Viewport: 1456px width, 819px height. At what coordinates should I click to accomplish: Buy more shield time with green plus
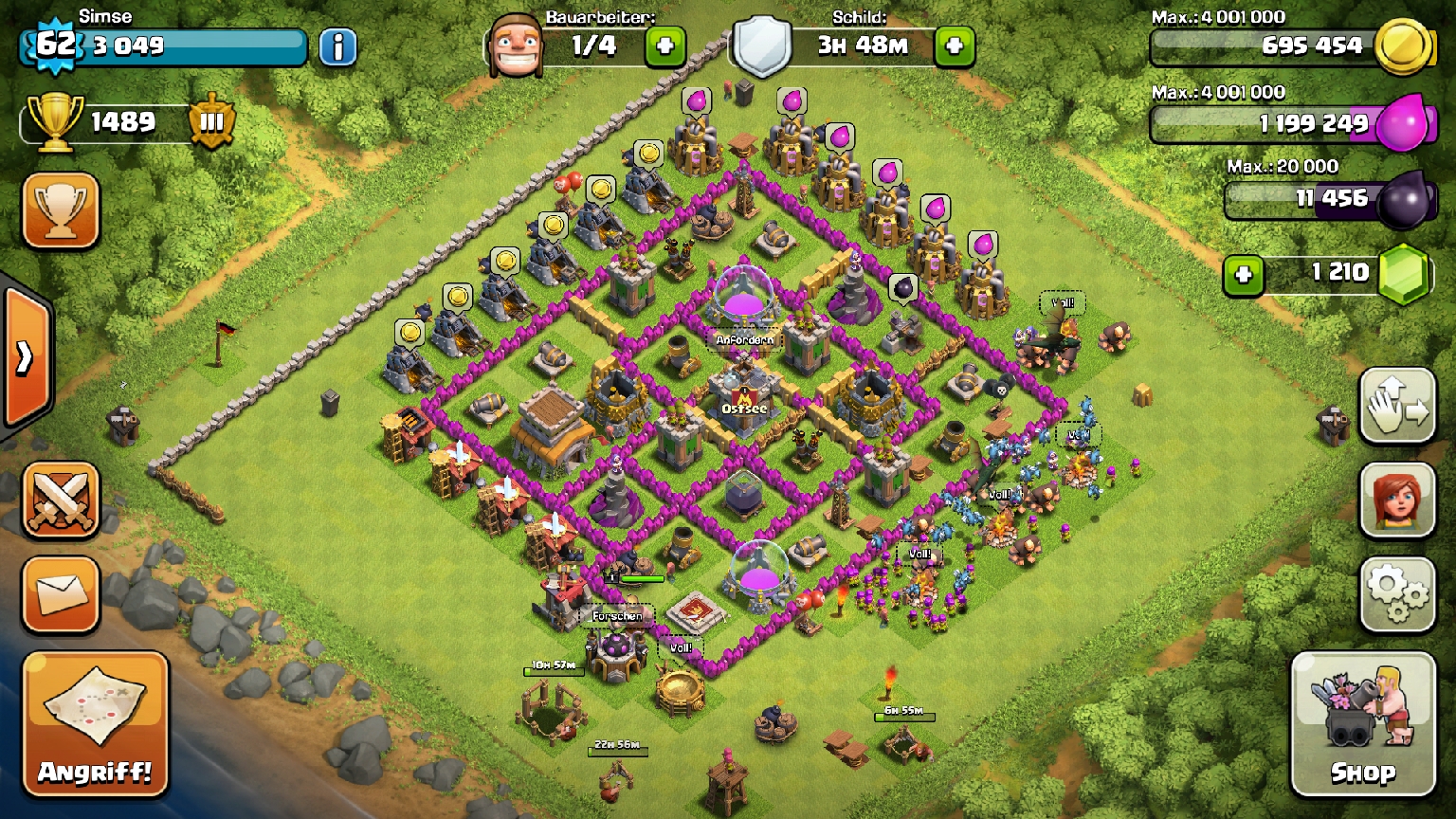pyautogui.click(x=954, y=45)
